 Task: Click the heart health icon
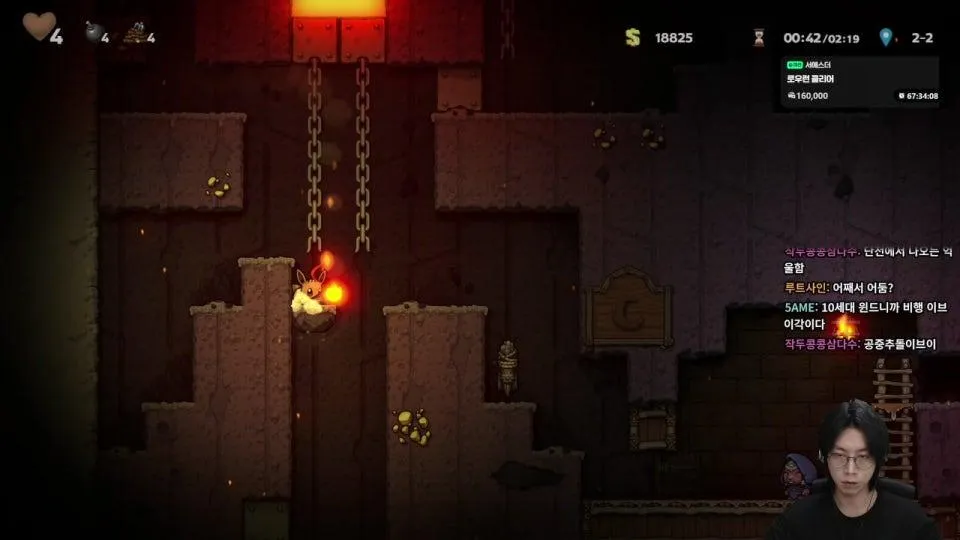pyautogui.click(x=37, y=27)
